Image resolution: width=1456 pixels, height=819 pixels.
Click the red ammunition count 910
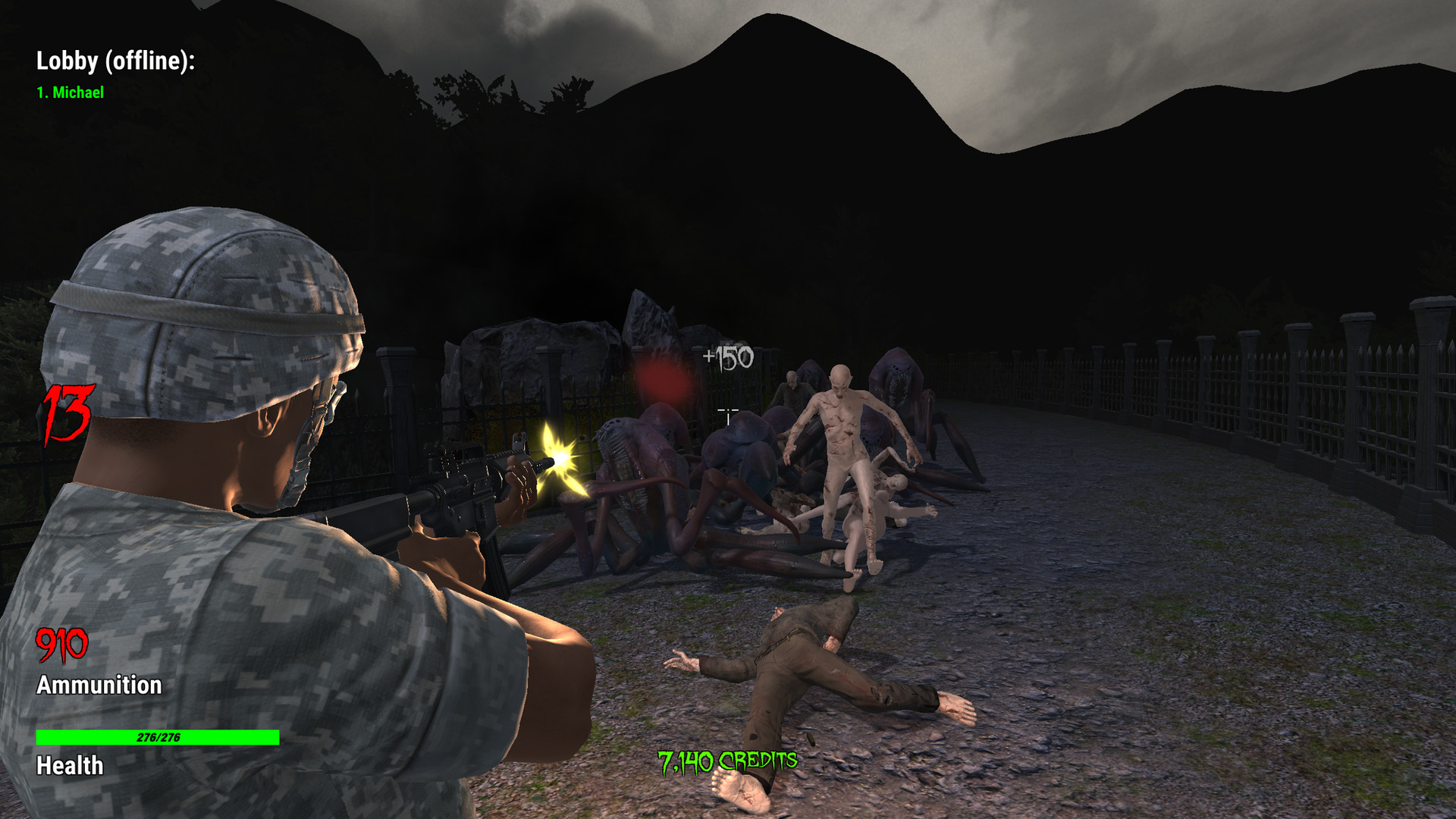tap(61, 646)
